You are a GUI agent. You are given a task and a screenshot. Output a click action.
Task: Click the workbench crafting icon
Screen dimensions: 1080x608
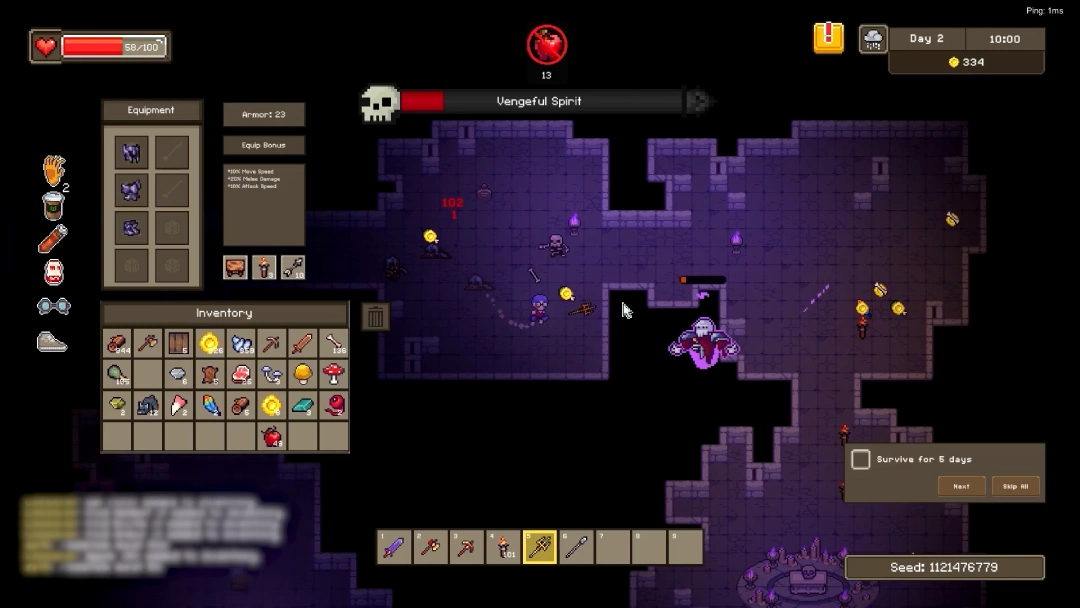click(x=235, y=267)
